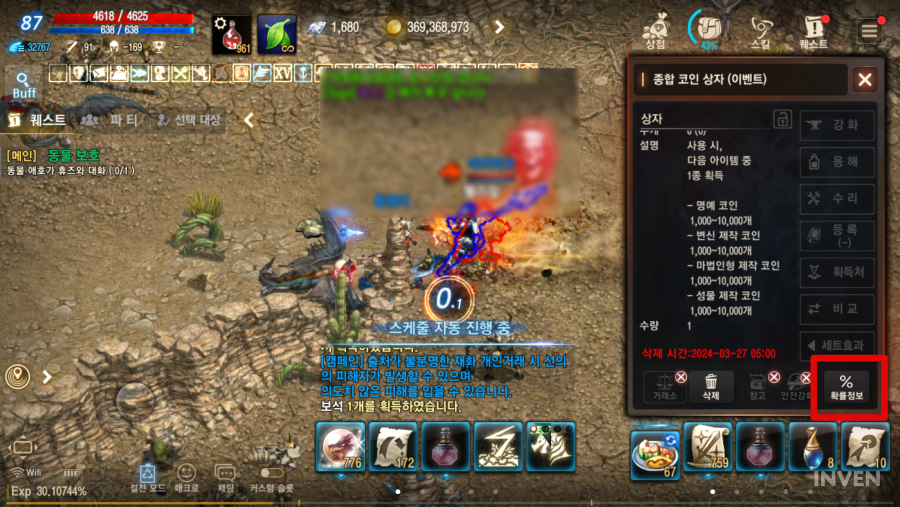Switch to the 파티 party tab
Image resolution: width=900 pixels, height=507 pixels.
click(x=110, y=120)
